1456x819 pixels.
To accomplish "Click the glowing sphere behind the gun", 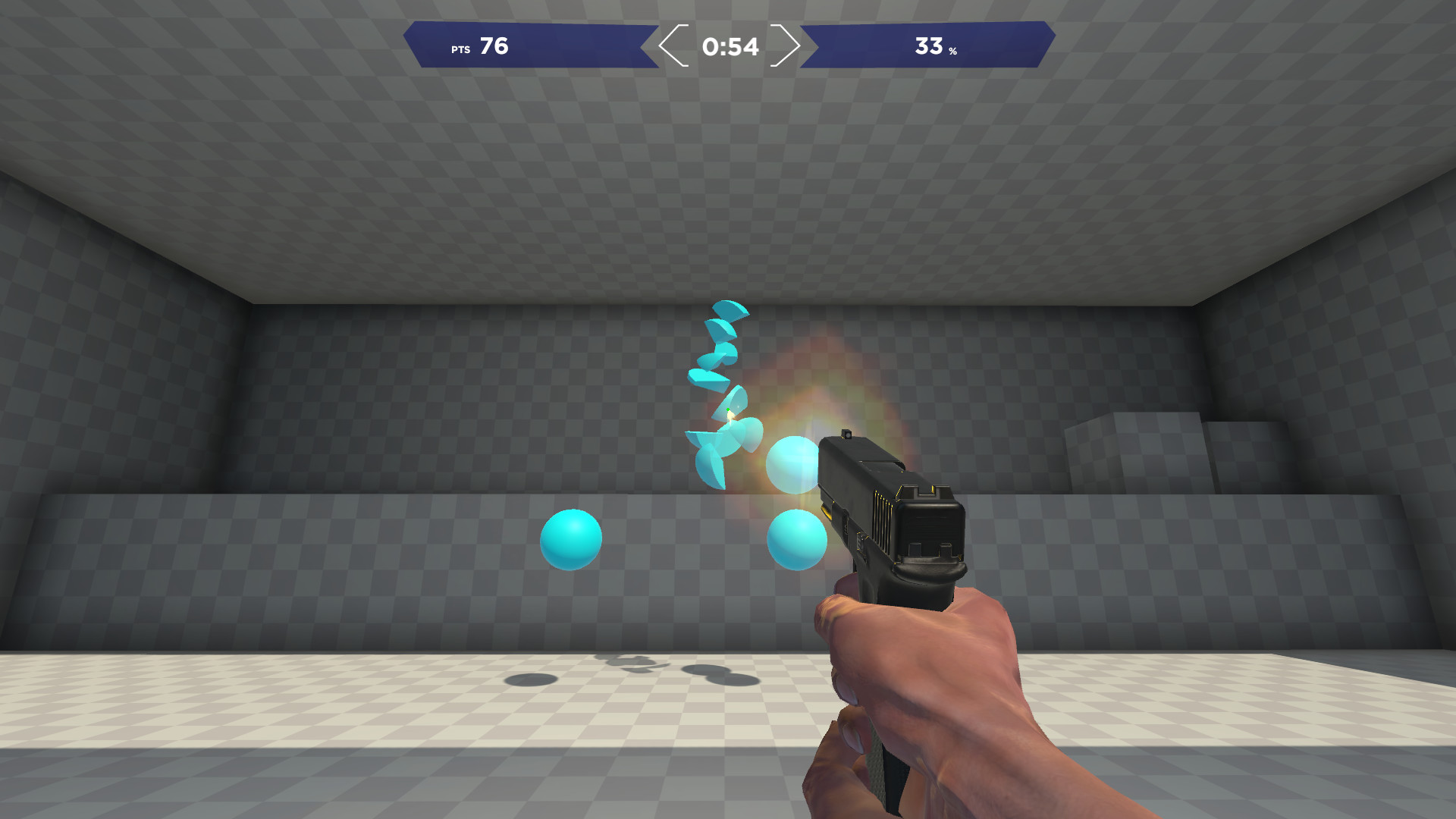I will pos(792,466).
